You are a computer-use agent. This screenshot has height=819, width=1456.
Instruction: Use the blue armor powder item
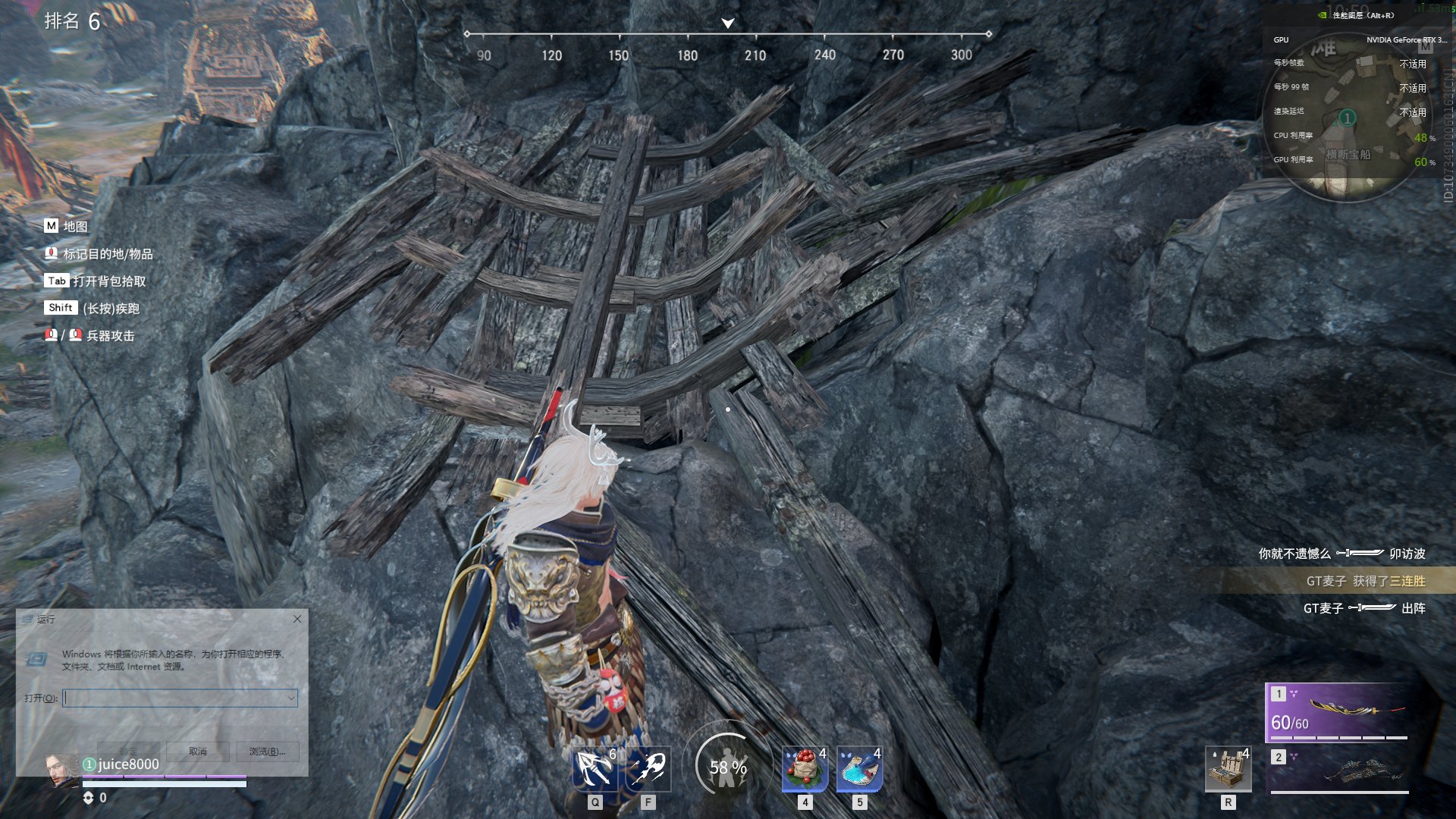pyautogui.click(x=859, y=769)
